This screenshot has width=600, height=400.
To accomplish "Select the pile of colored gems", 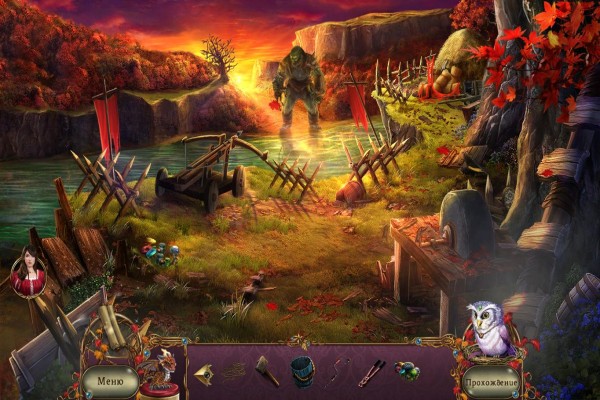I will click(x=406, y=371).
